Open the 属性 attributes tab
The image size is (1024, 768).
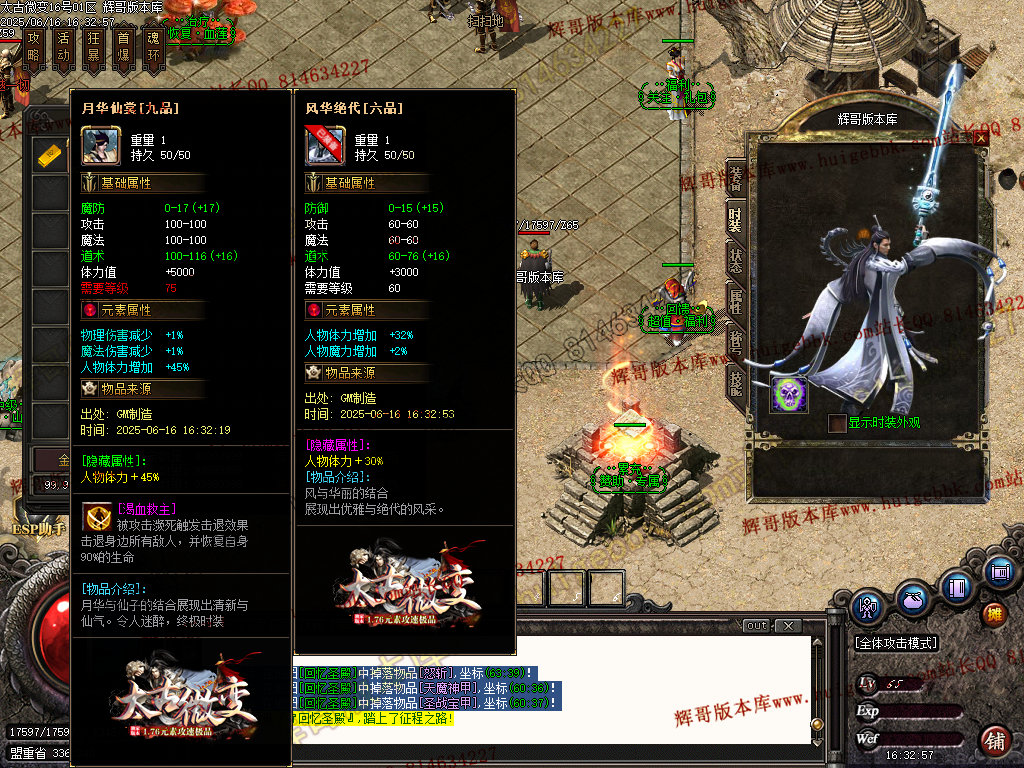pyautogui.click(x=735, y=300)
